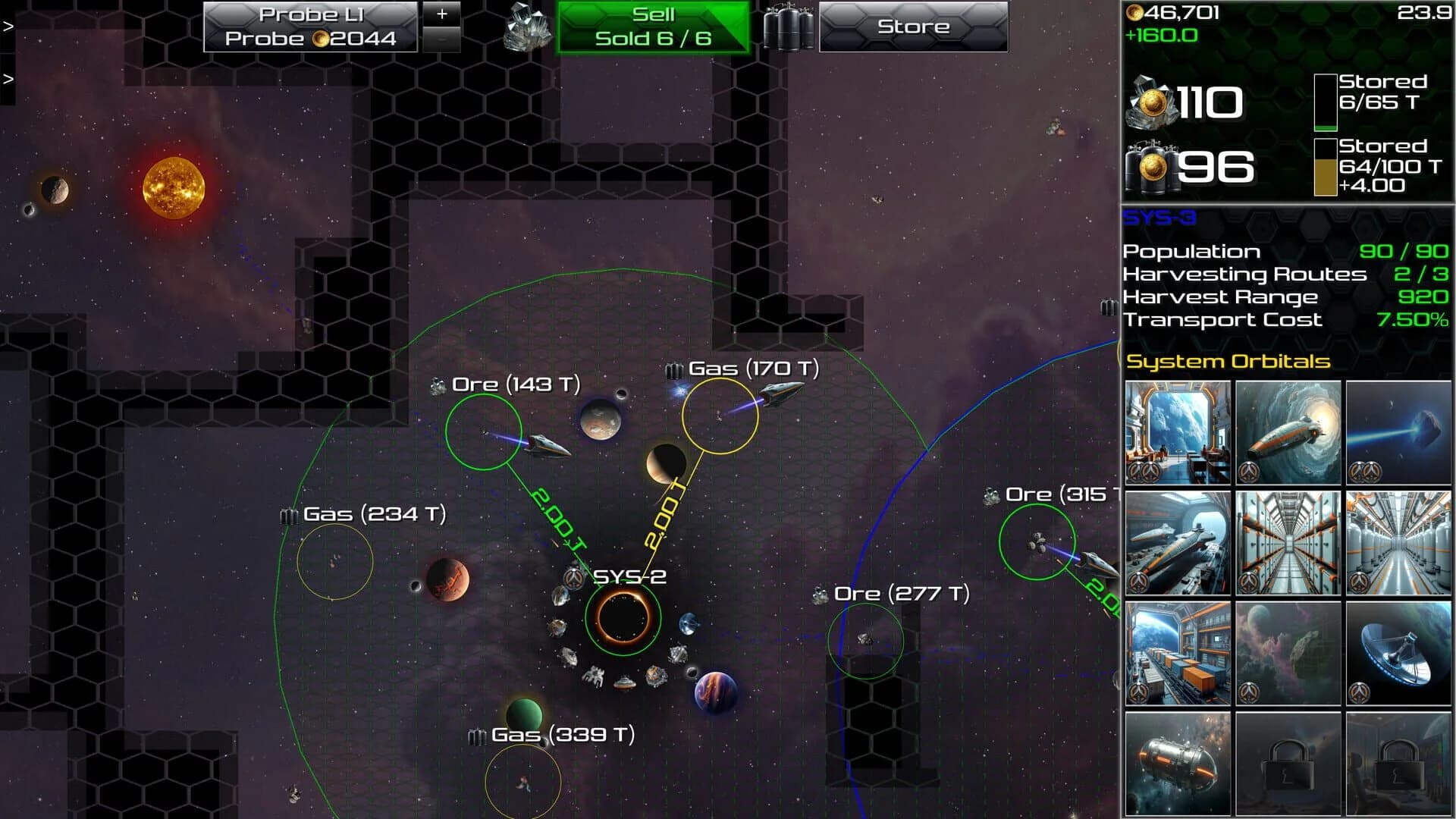Open the Store
The width and height of the screenshot is (1456, 819).
(x=913, y=25)
